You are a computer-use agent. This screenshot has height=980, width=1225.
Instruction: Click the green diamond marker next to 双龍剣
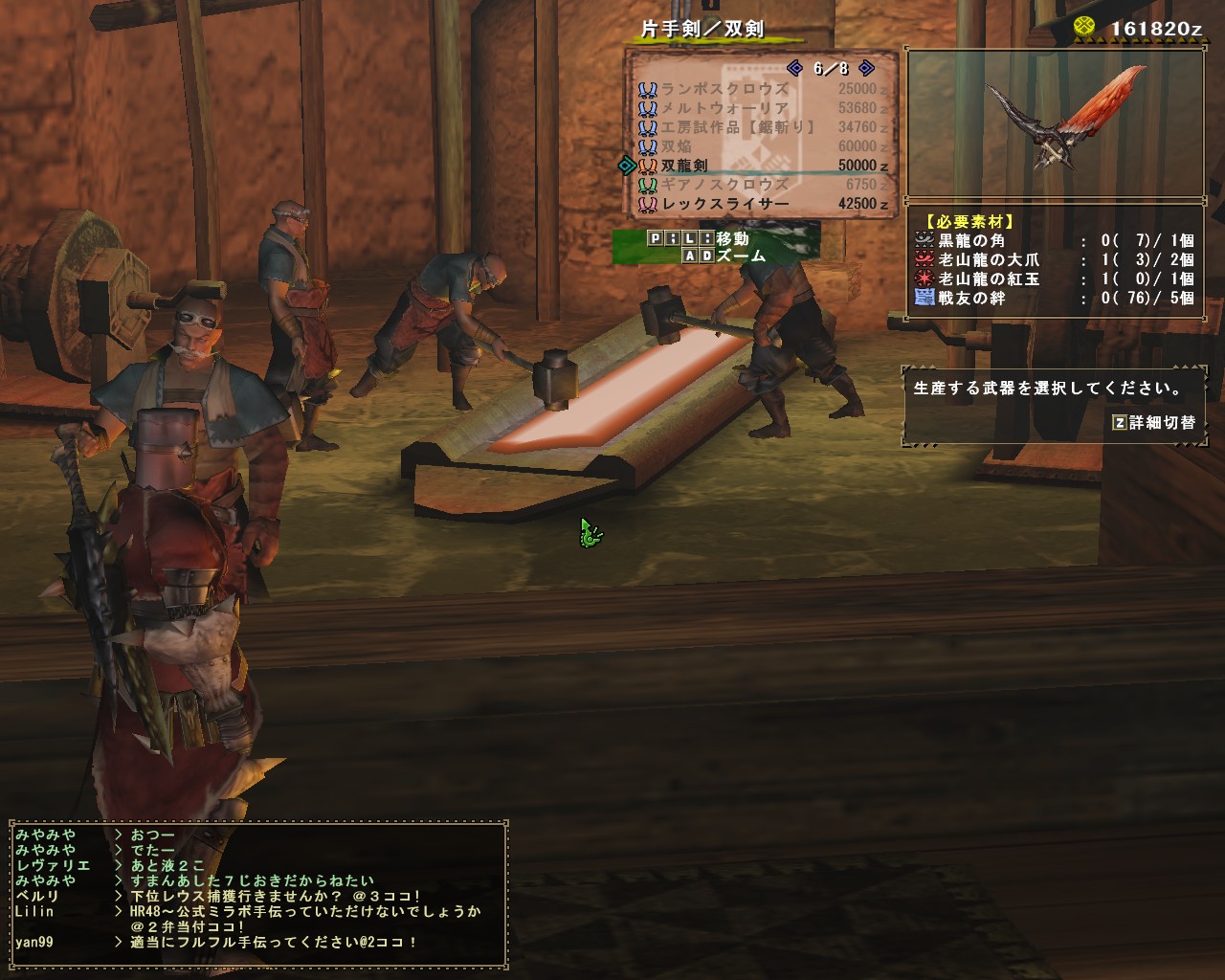click(x=627, y=165)
